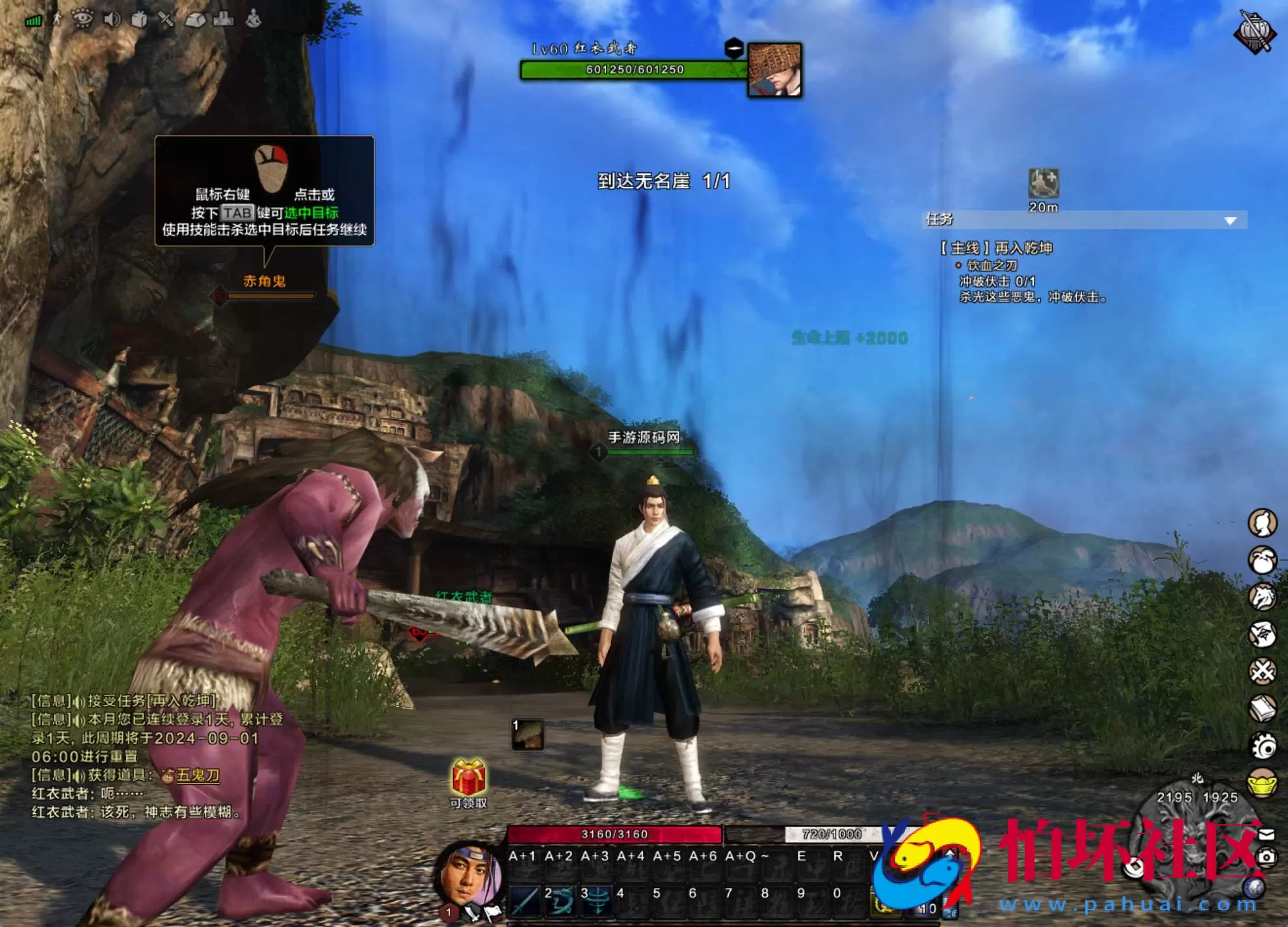
Task: Click the 五鬼刀 item link in chat
Action: coord(198,775)
